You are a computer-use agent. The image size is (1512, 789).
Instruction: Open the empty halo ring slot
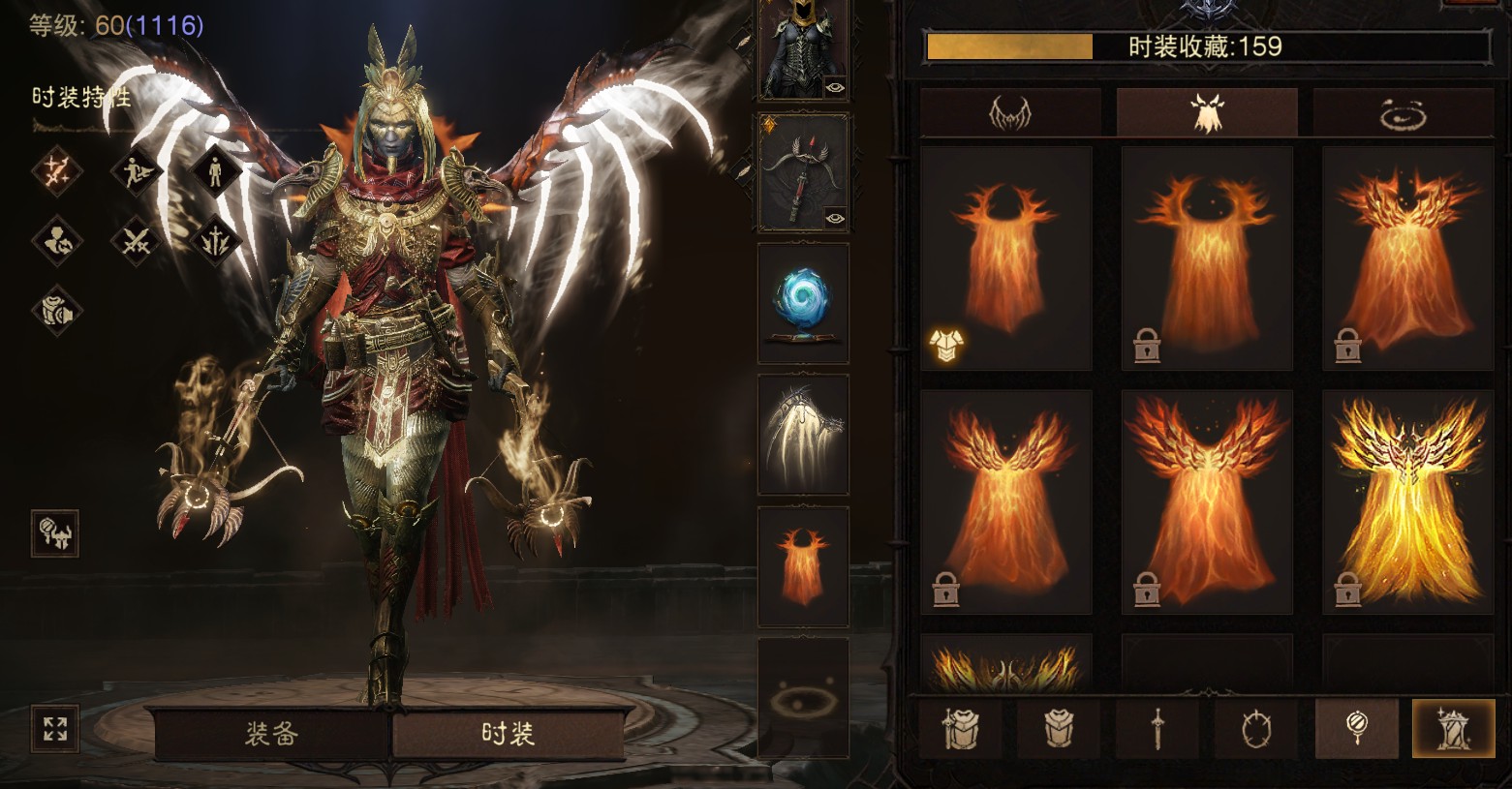tap(803, 697)
